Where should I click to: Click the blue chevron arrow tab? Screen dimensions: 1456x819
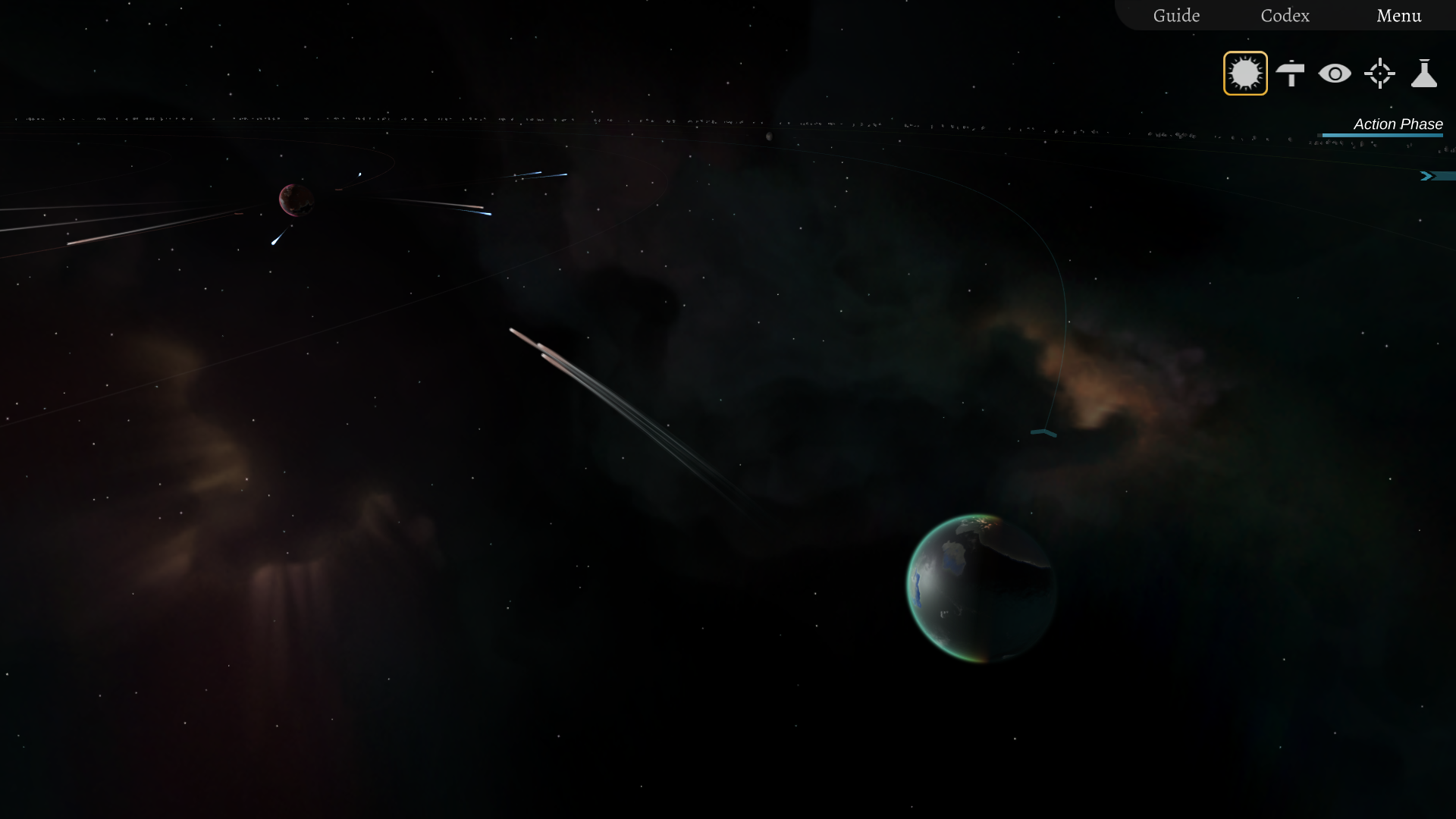1428,176
